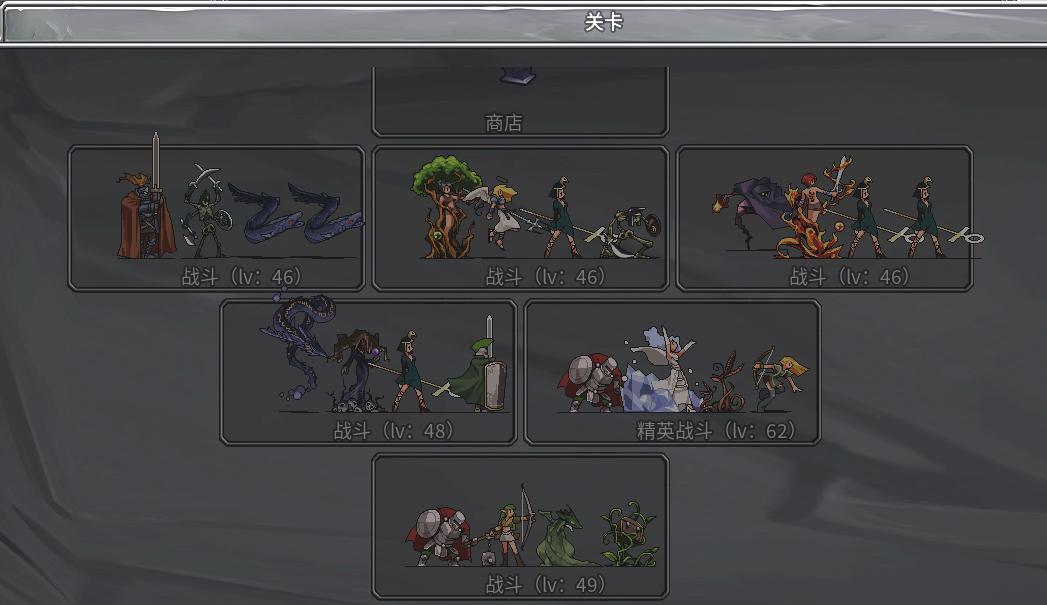1047x605 pixels.
Task: Select the lv 46 battle with two serpents
Action: click(x=216, y=219)
